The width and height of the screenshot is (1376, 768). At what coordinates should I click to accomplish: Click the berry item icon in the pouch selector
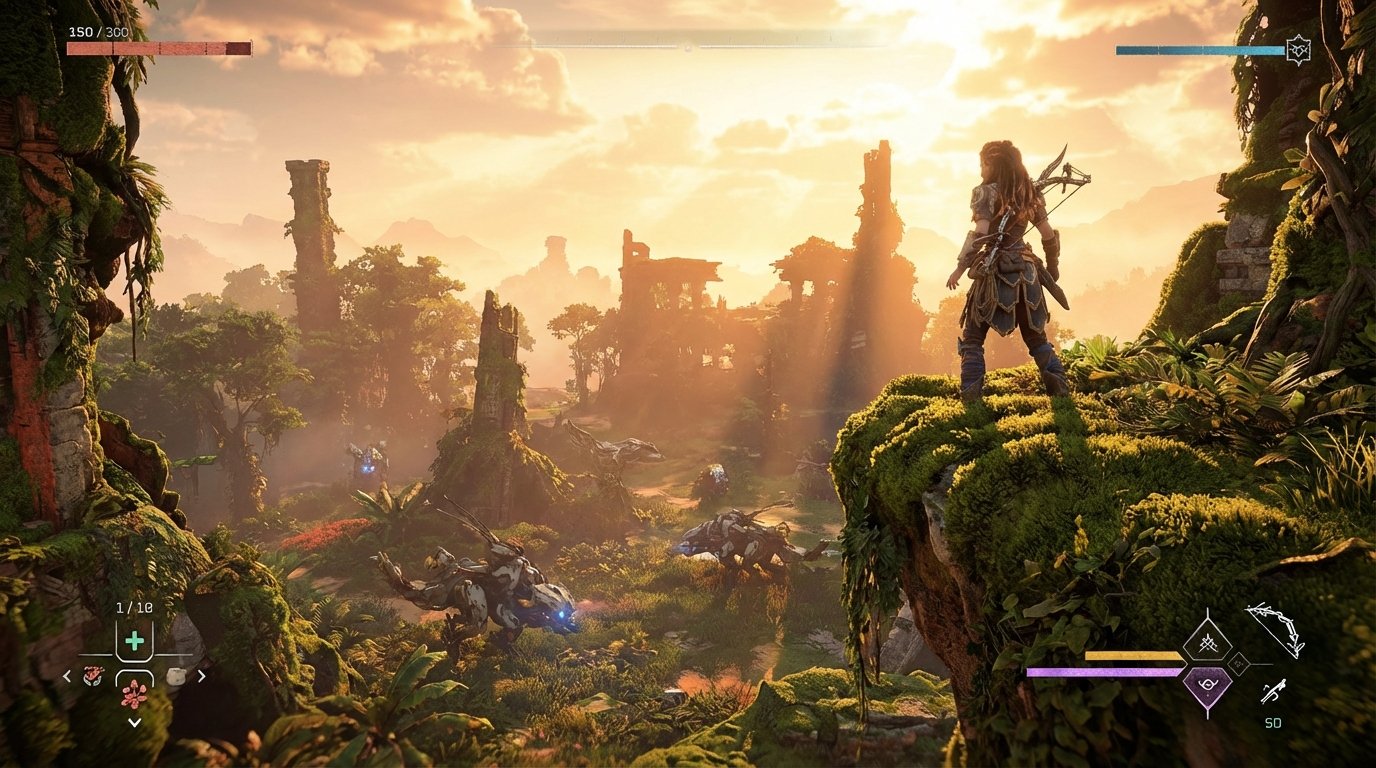pos(134,695)
